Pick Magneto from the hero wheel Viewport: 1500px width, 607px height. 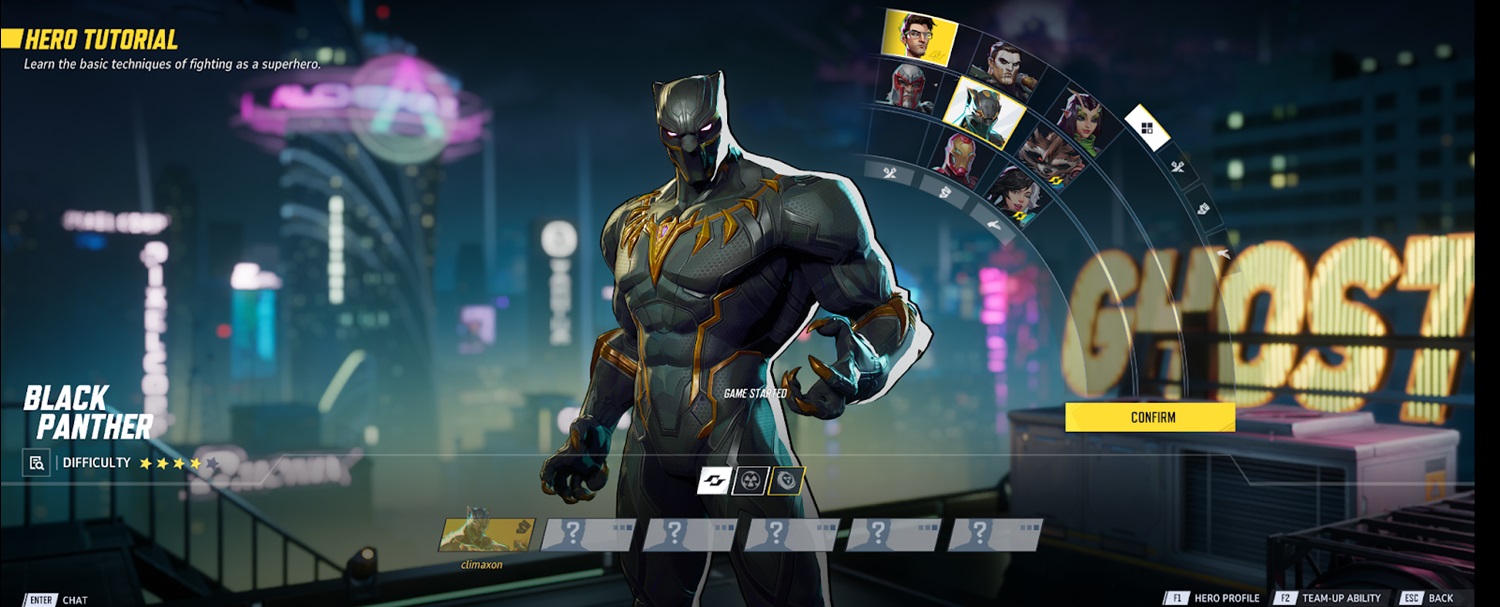click(910, 86)
